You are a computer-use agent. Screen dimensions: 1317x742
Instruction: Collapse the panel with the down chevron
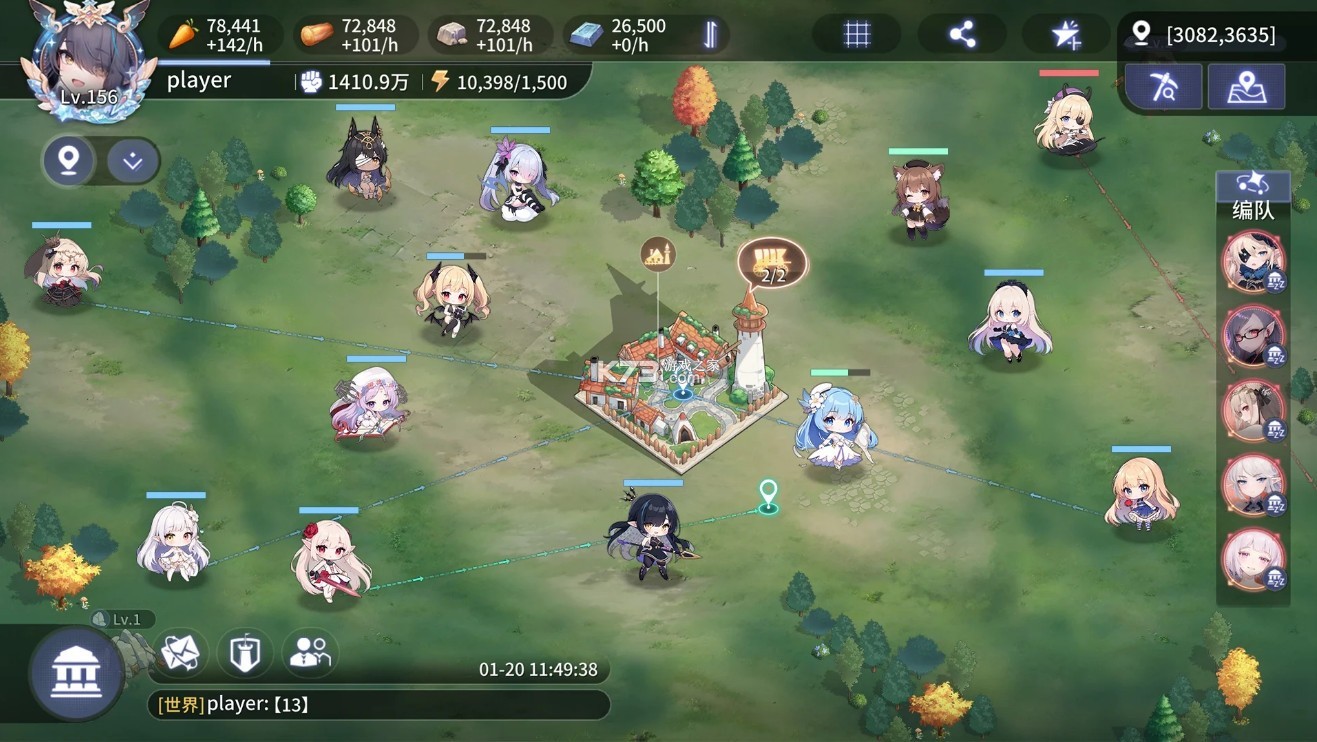[x=132, y=161]
